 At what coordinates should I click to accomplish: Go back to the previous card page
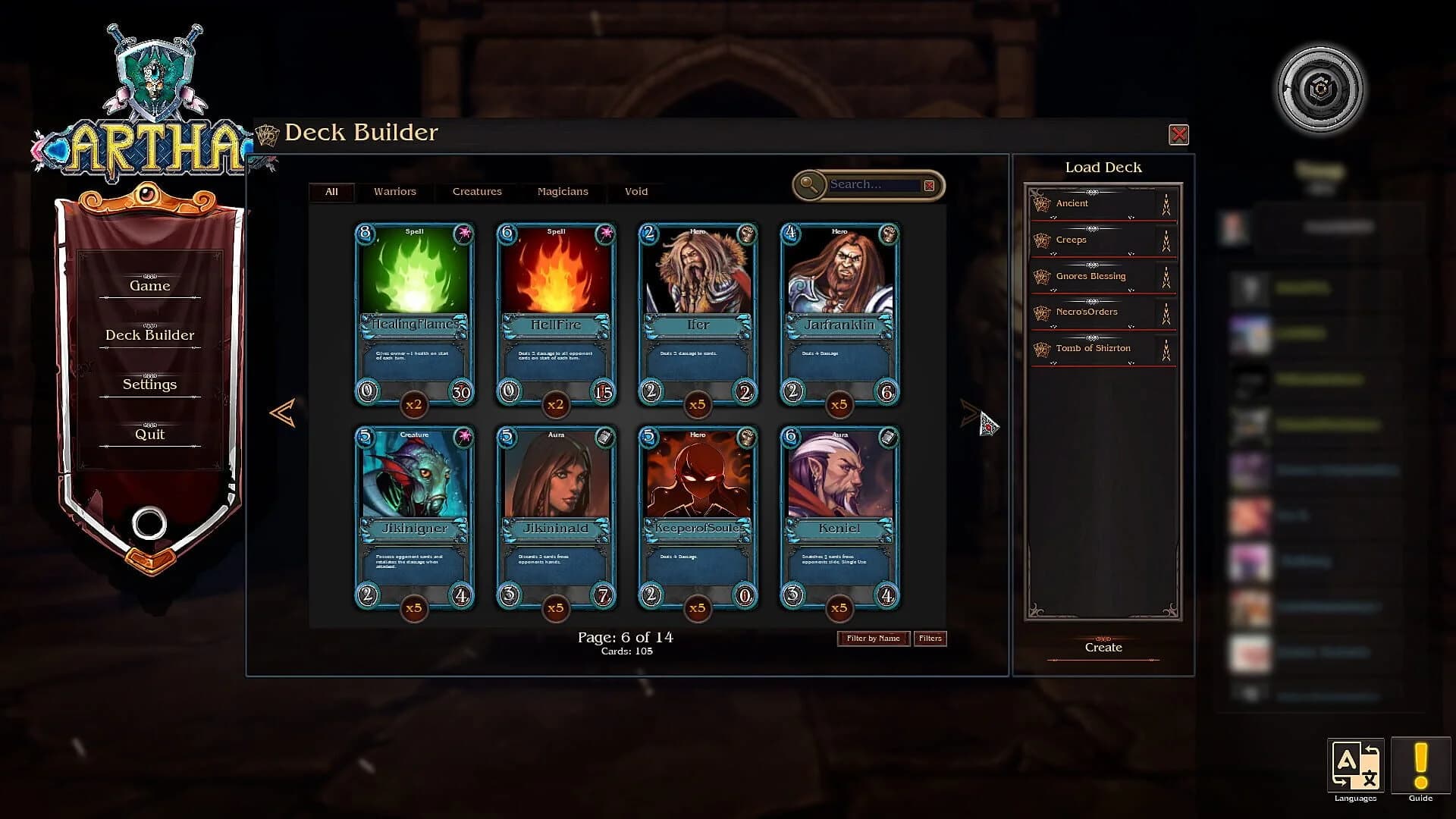pyautogui.click(x=281, y=413)
